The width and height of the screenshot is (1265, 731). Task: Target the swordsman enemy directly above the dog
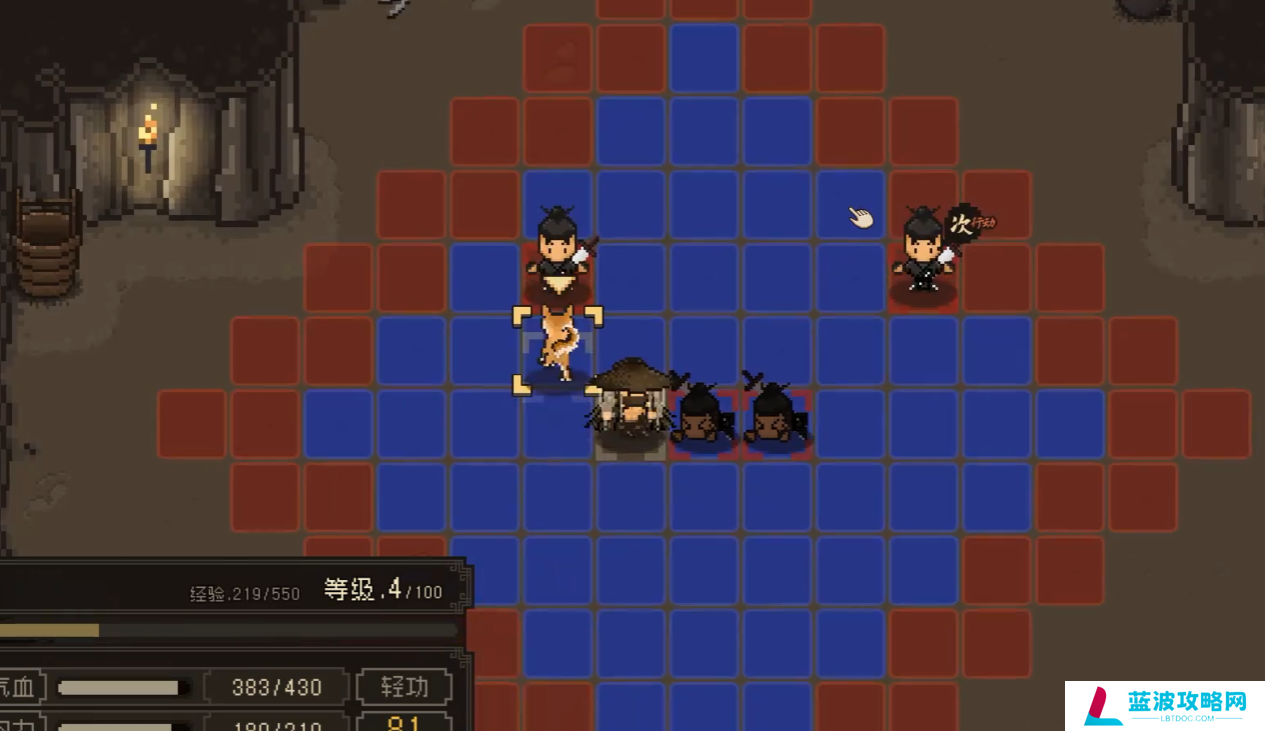point(557,250)
